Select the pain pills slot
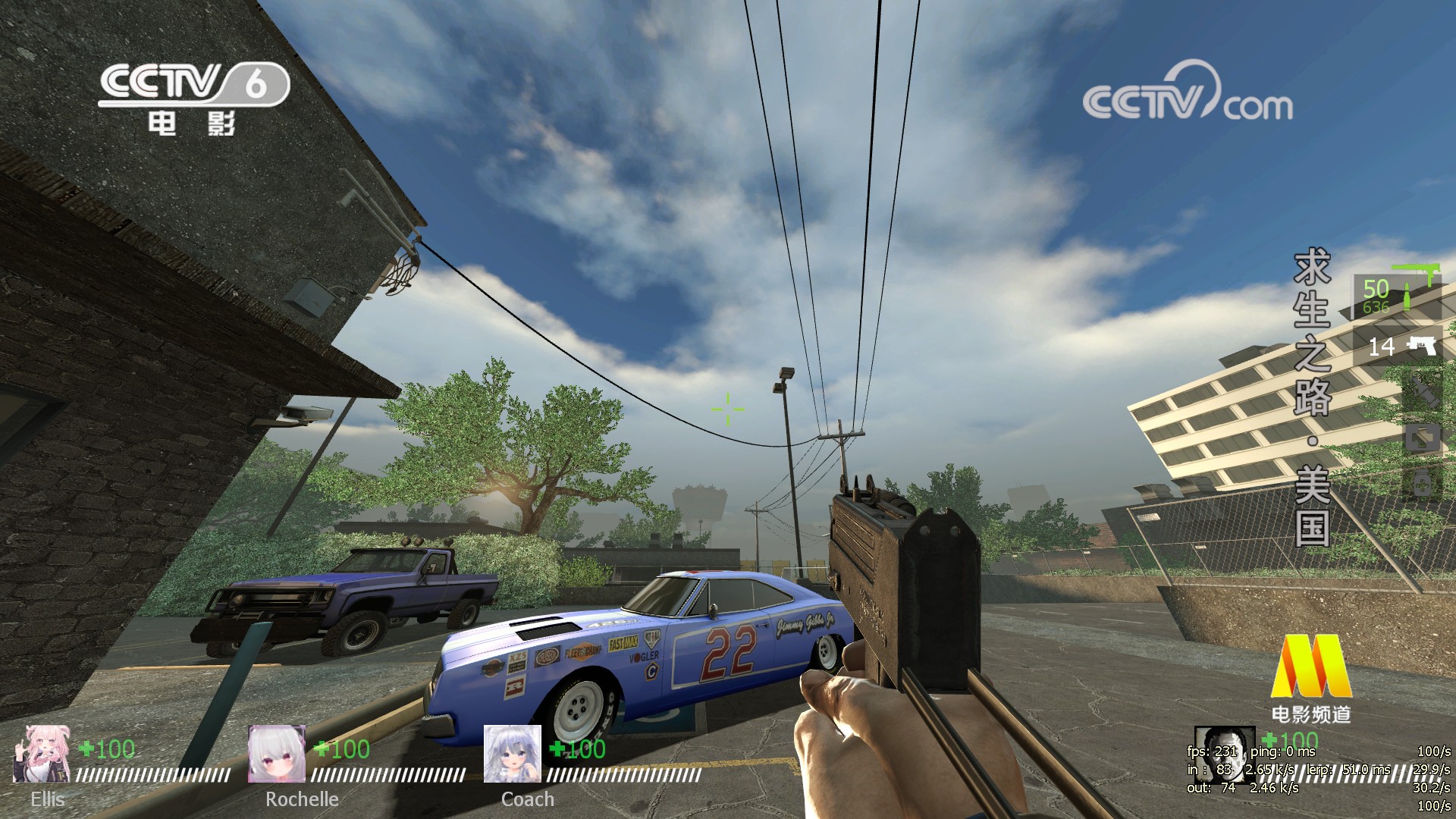 tap(1423, 482)
